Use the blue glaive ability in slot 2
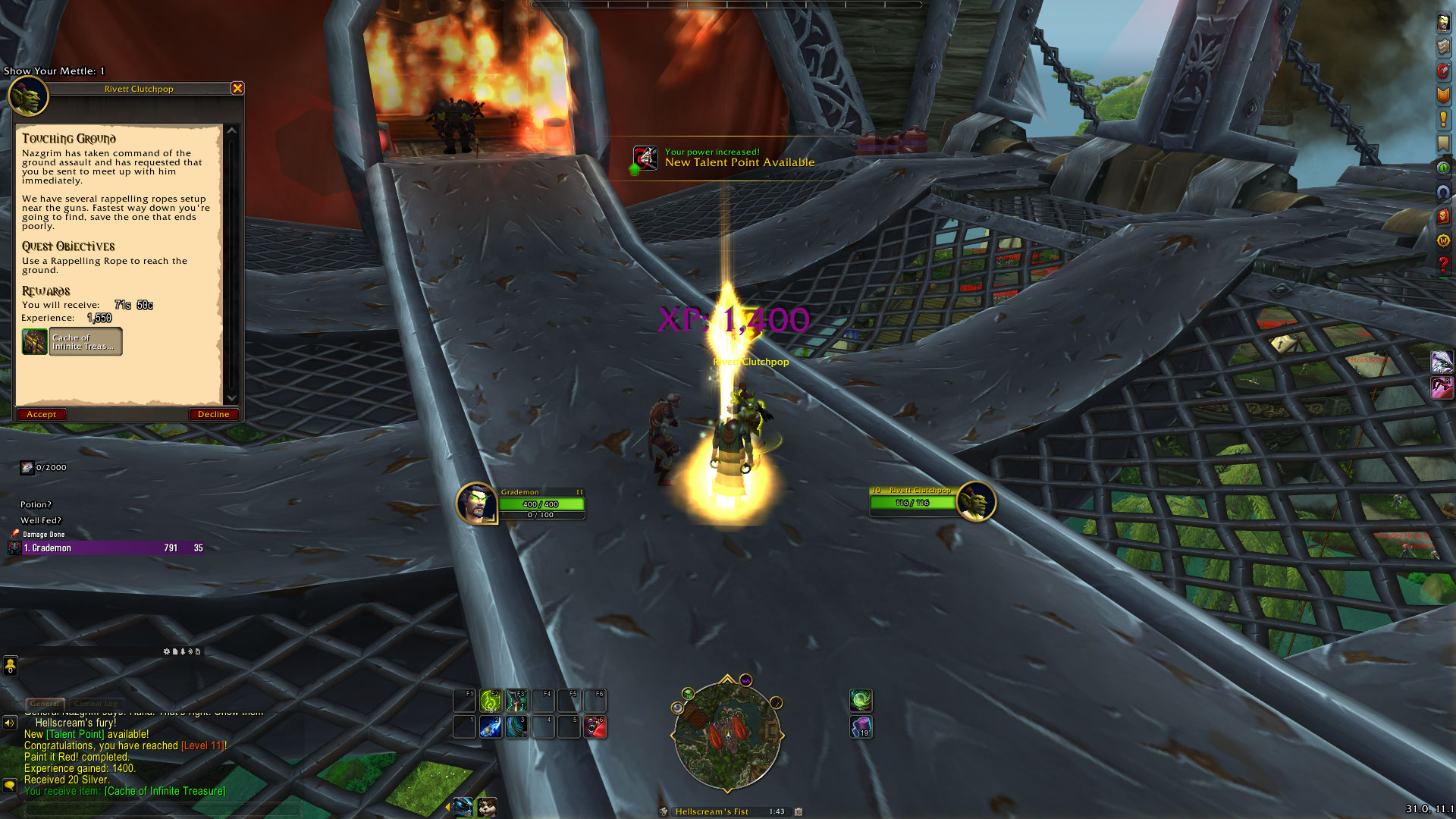The height and width of the screenshot is (819, 1456). [x=491, y=726]
